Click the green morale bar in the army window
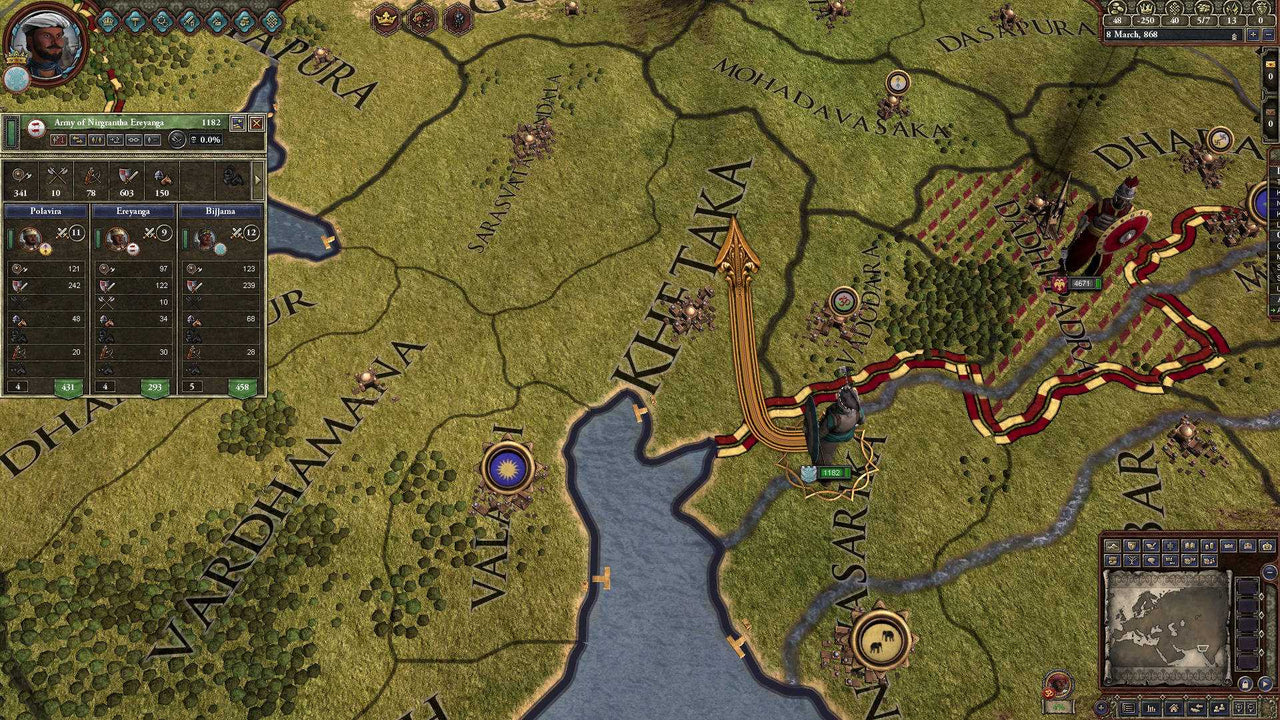Image resolution: width=1280 pixels, height=720 pixels. (12, 133)
